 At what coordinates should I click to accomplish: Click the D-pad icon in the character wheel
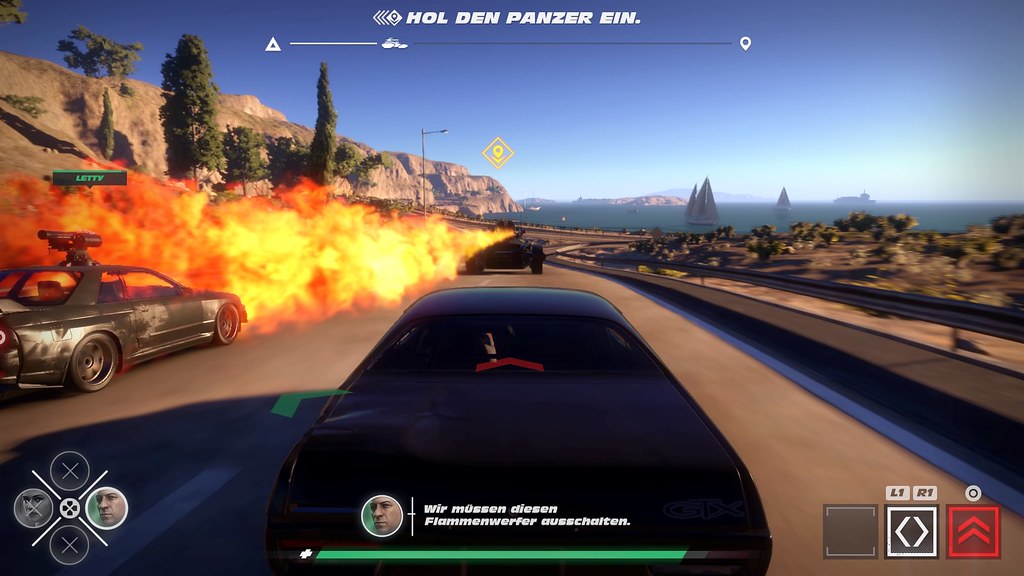69,508
